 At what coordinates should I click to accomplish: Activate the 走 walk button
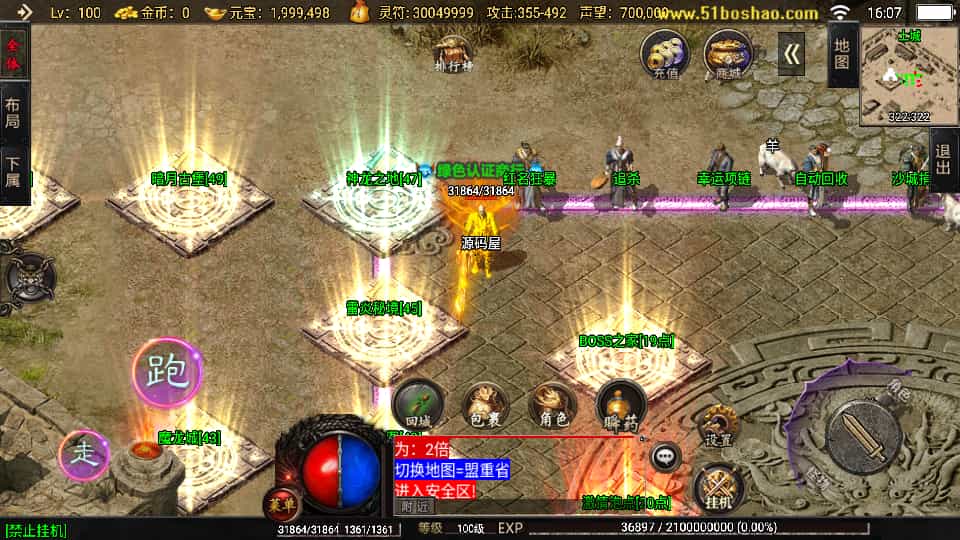click(x=86, y=455)
